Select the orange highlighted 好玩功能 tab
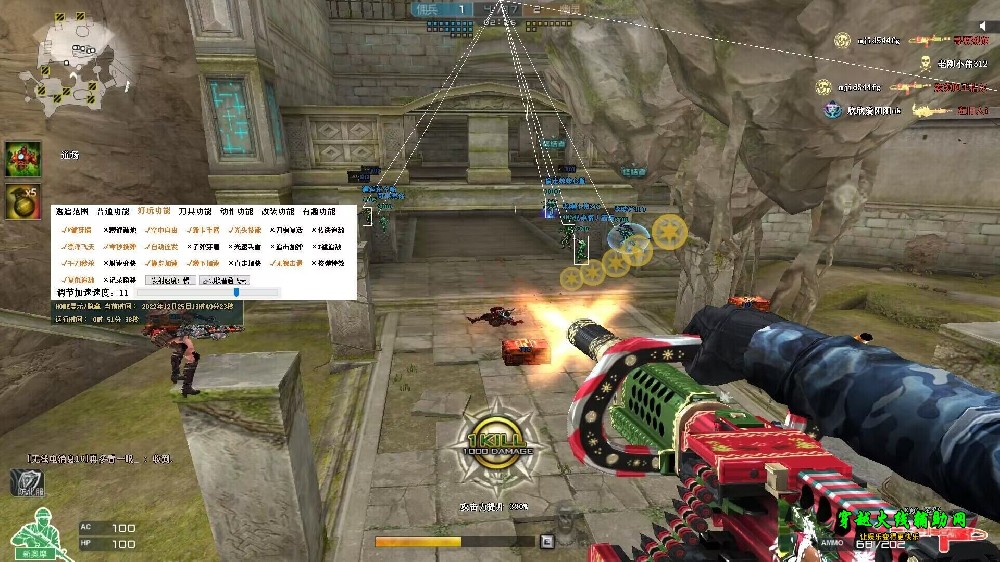Screen dimensions: 1000x562 click(x=154, y=212)
